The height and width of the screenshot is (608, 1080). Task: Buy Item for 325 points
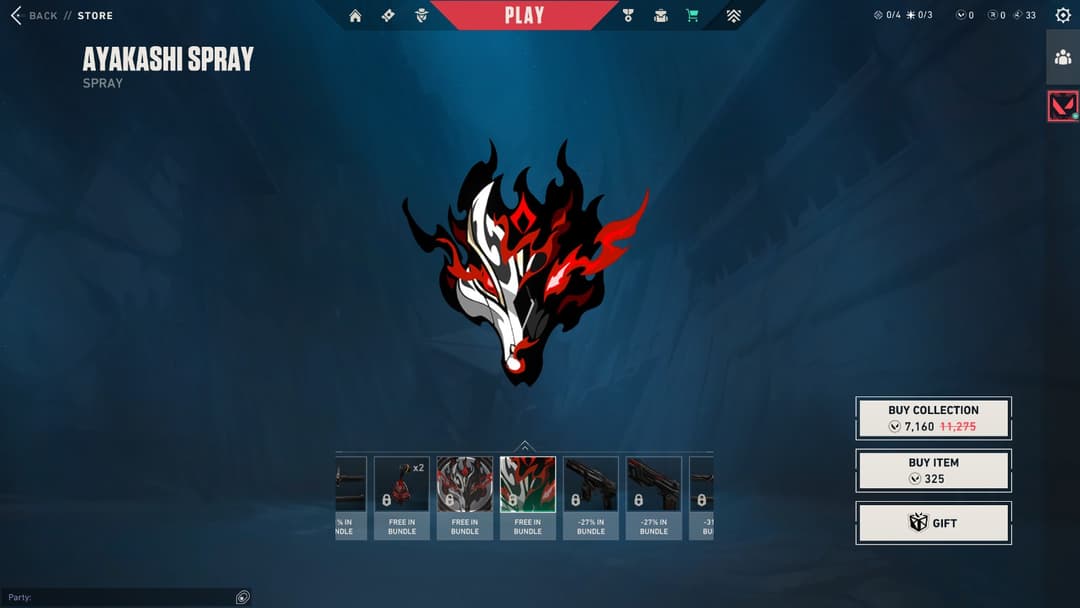click(933, 470)
